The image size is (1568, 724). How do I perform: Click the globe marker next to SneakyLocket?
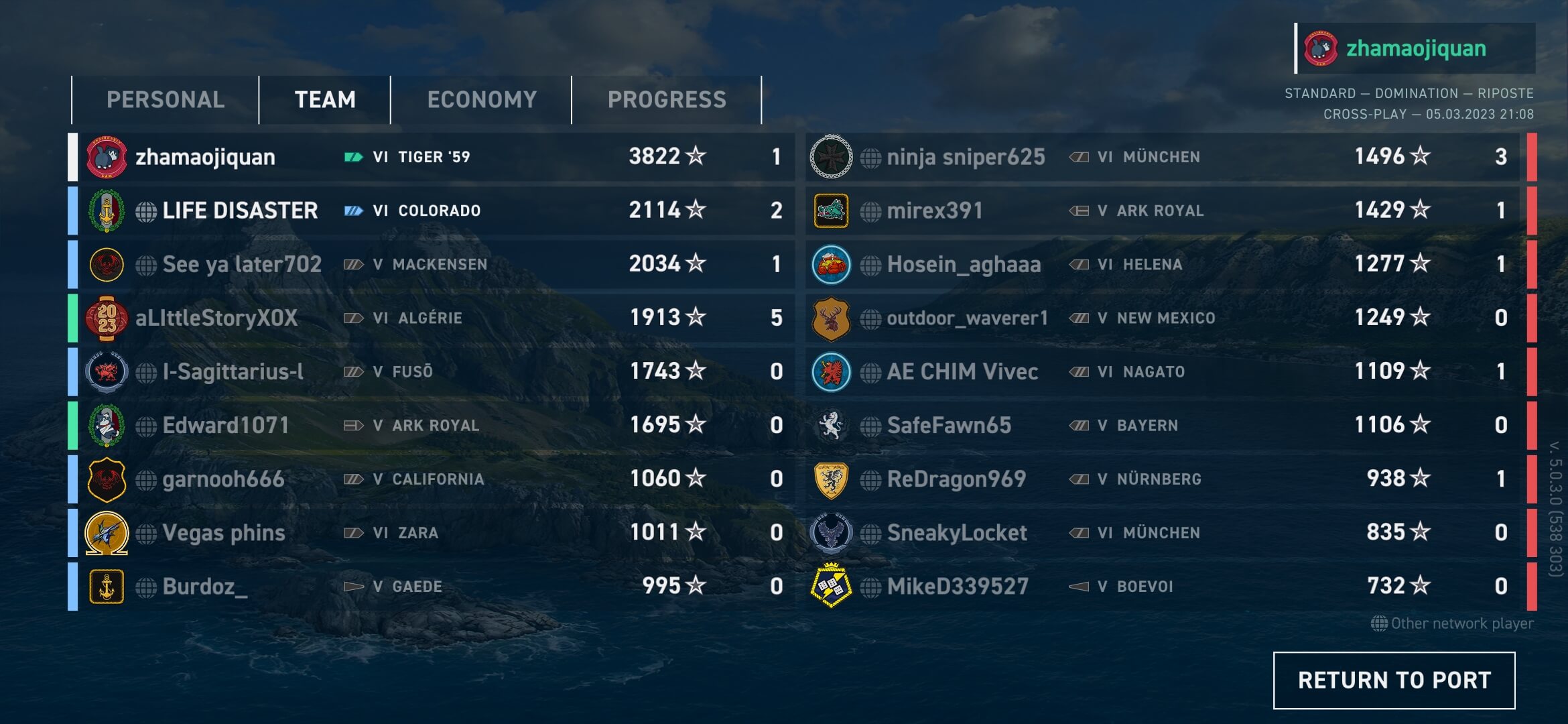click(871, 532)
